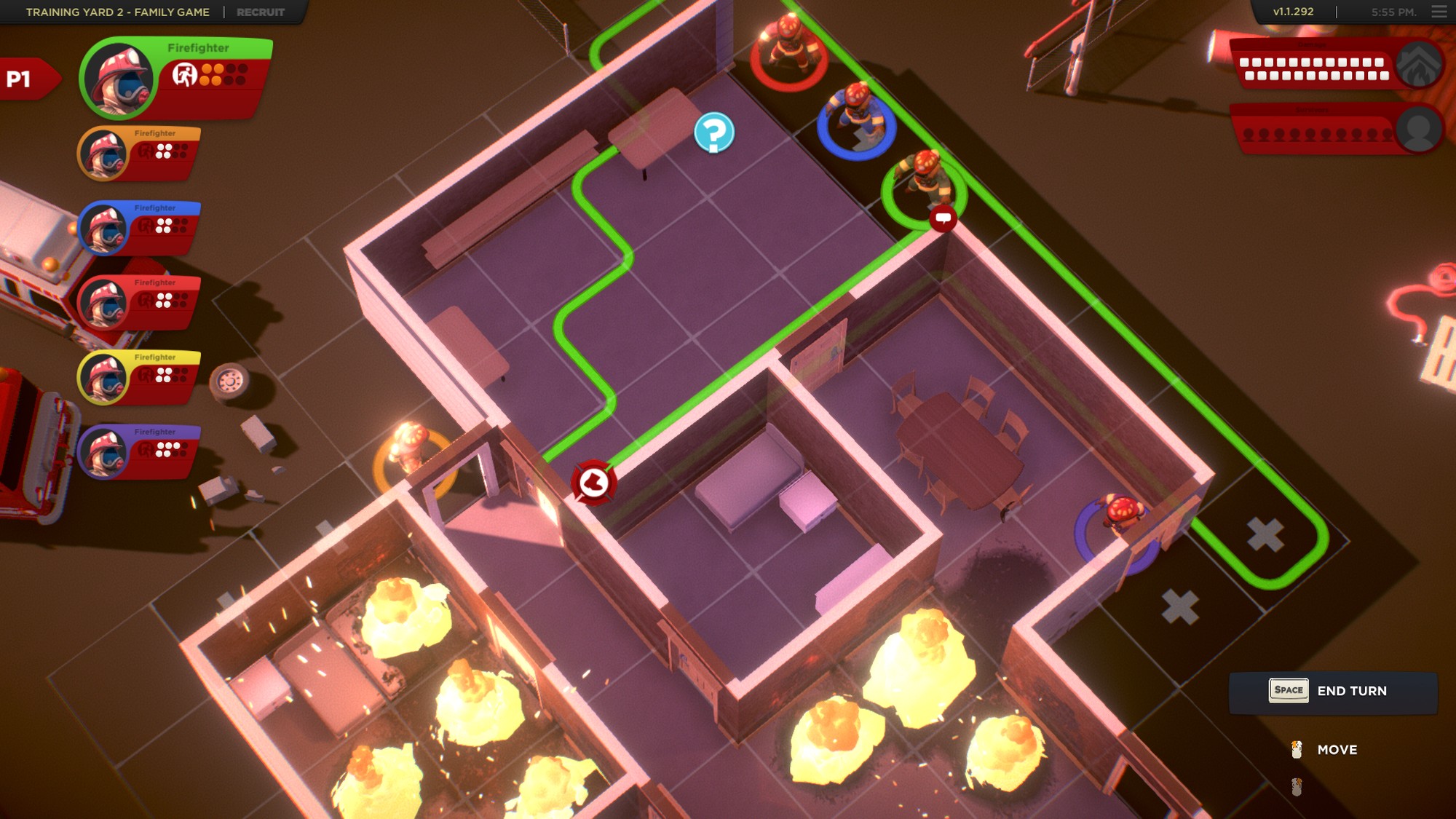Click the SPACE key icon on the End Turn bar
The image size is (1456, 819).
(x=1288, y=690)
